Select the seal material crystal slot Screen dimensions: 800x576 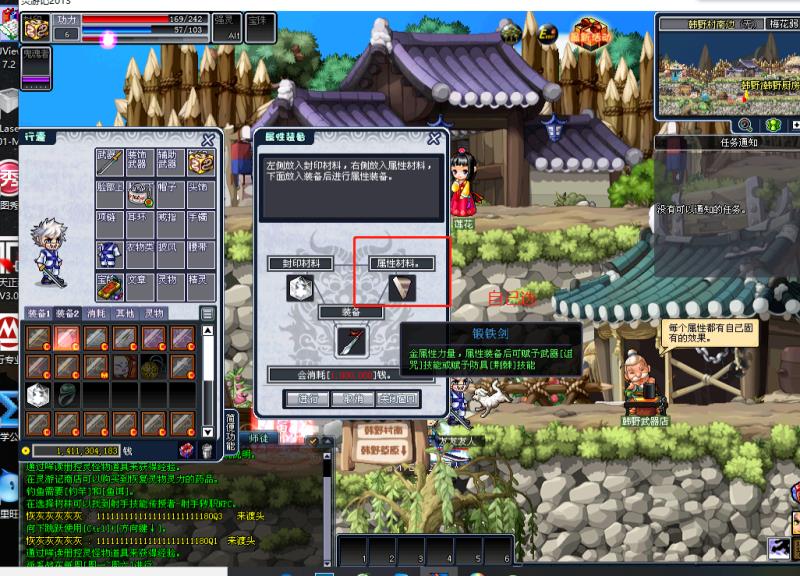301,288
